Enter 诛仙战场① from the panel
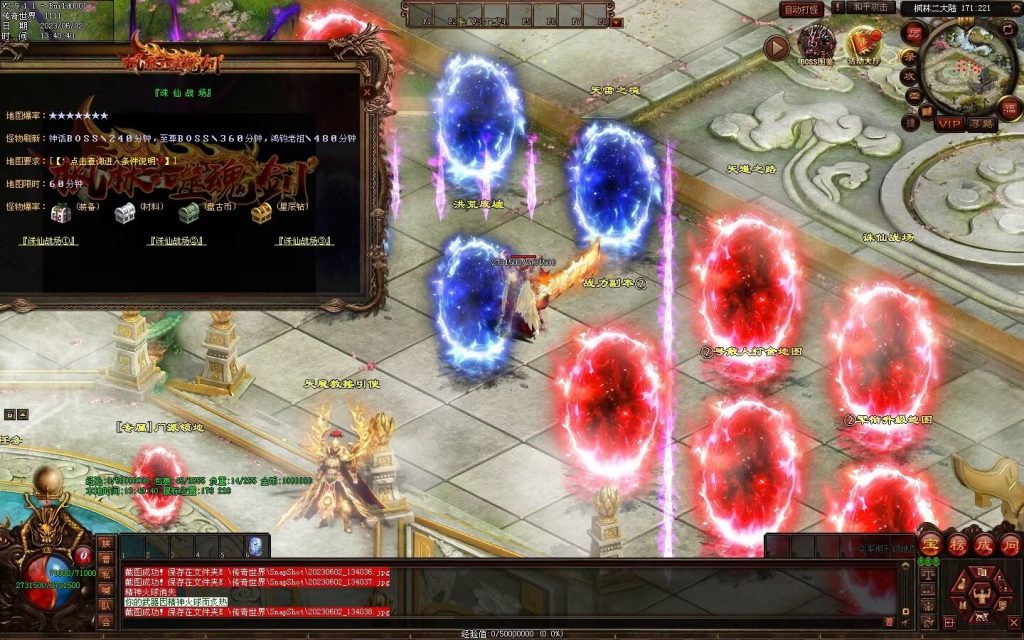The height and width of the screenshot is (640, 1024). [x=50, y=241]
